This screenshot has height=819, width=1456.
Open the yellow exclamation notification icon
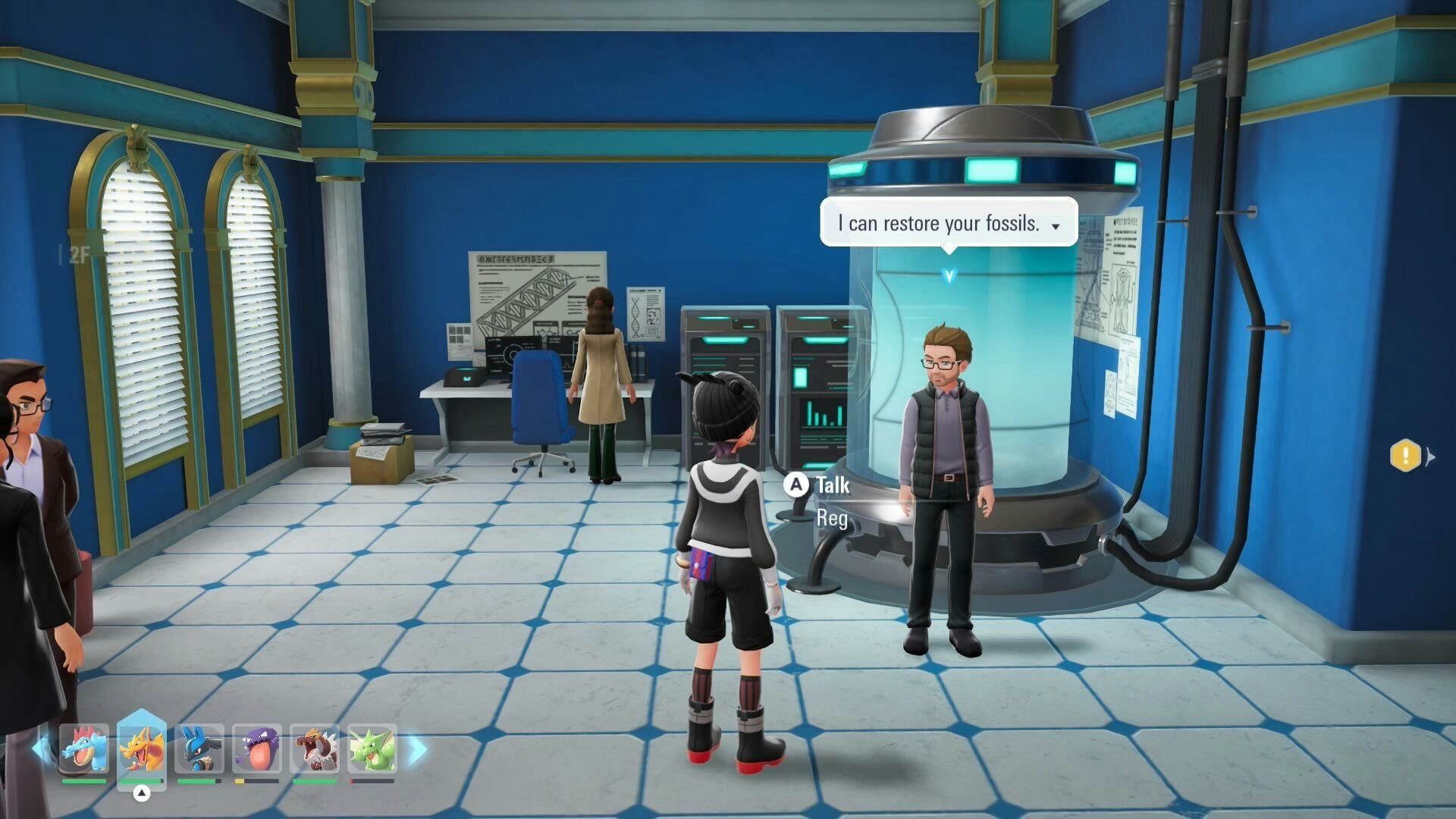[1405, 456]
